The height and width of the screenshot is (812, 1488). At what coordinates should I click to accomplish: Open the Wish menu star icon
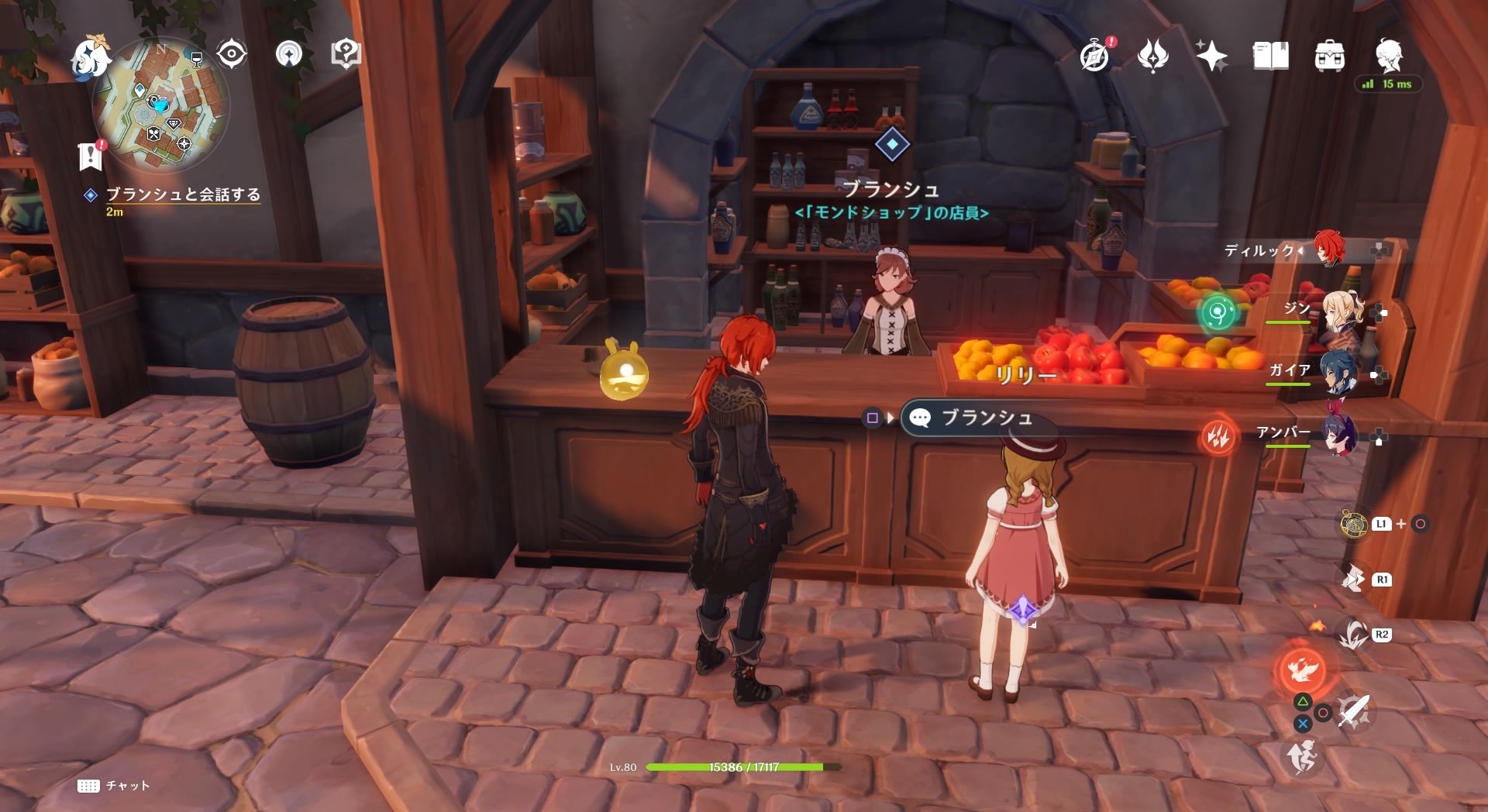1214,57
